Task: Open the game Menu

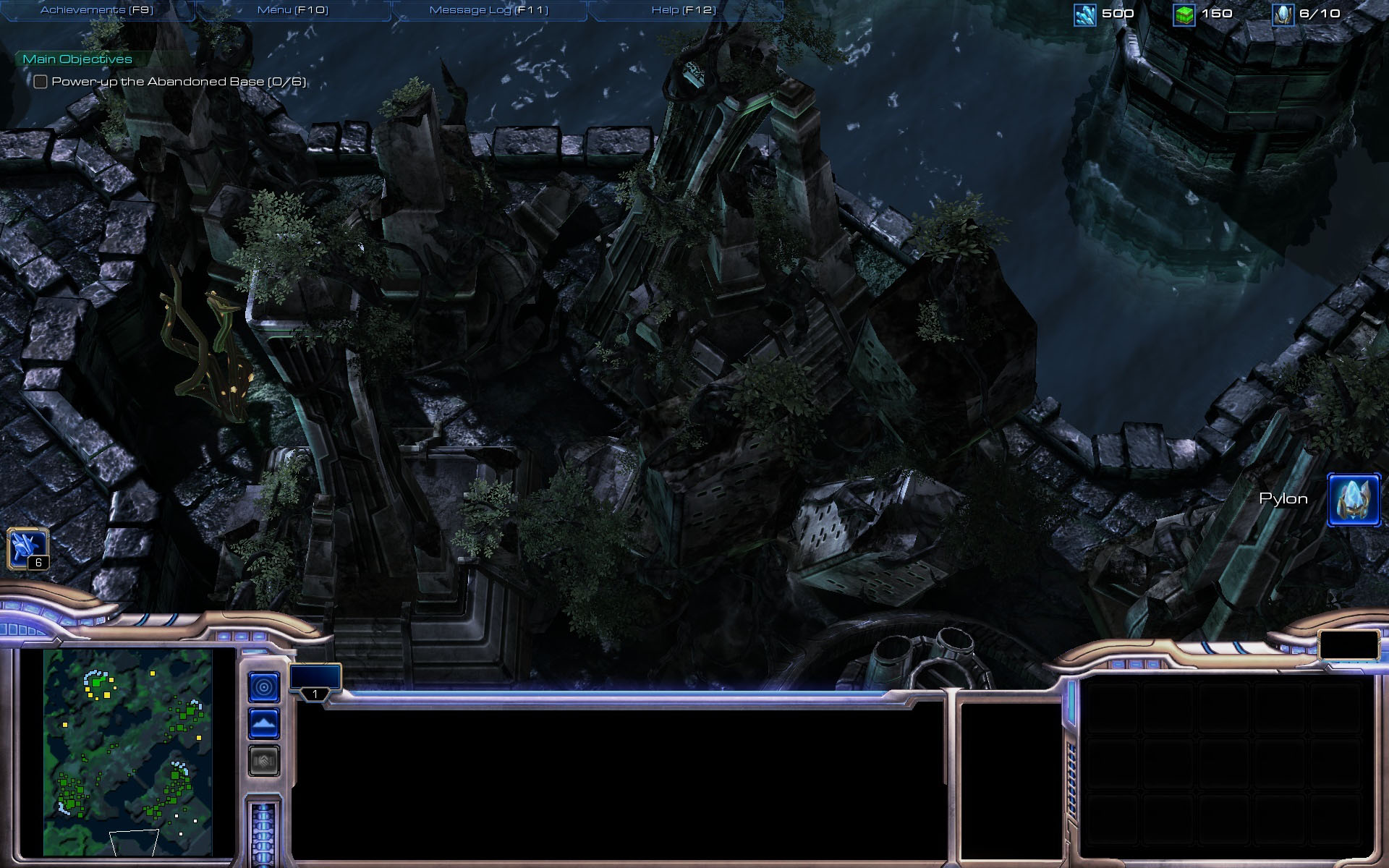Action: (292, 10)
